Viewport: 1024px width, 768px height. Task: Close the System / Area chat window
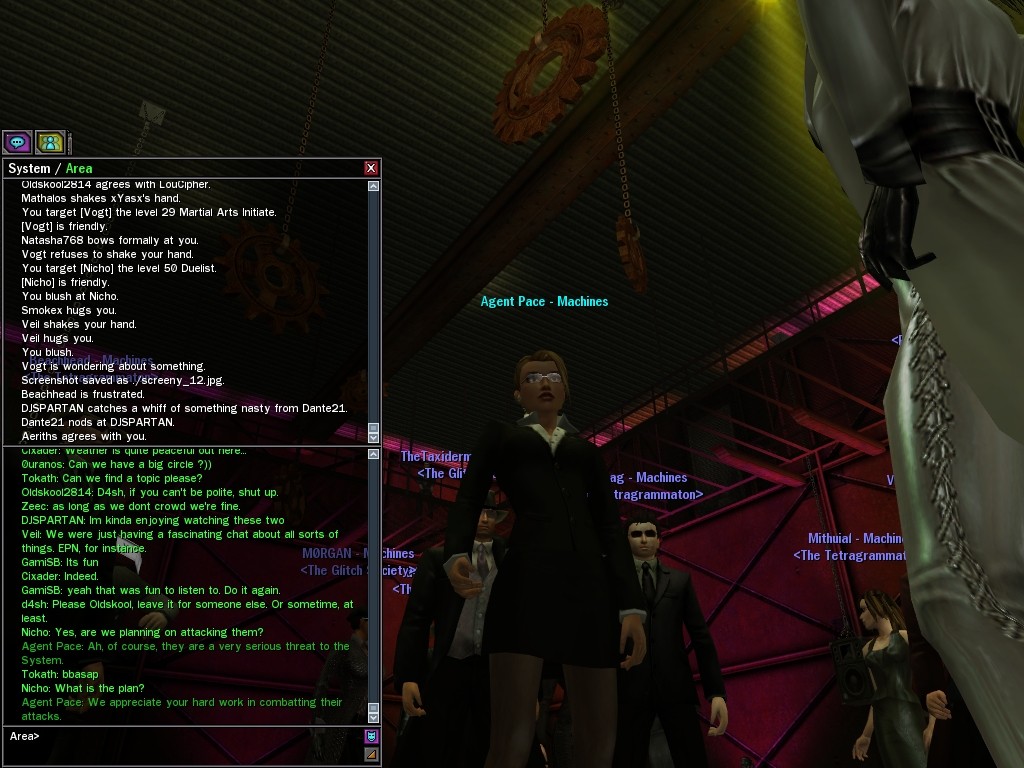pyautogui.click(x=371, y=168)
